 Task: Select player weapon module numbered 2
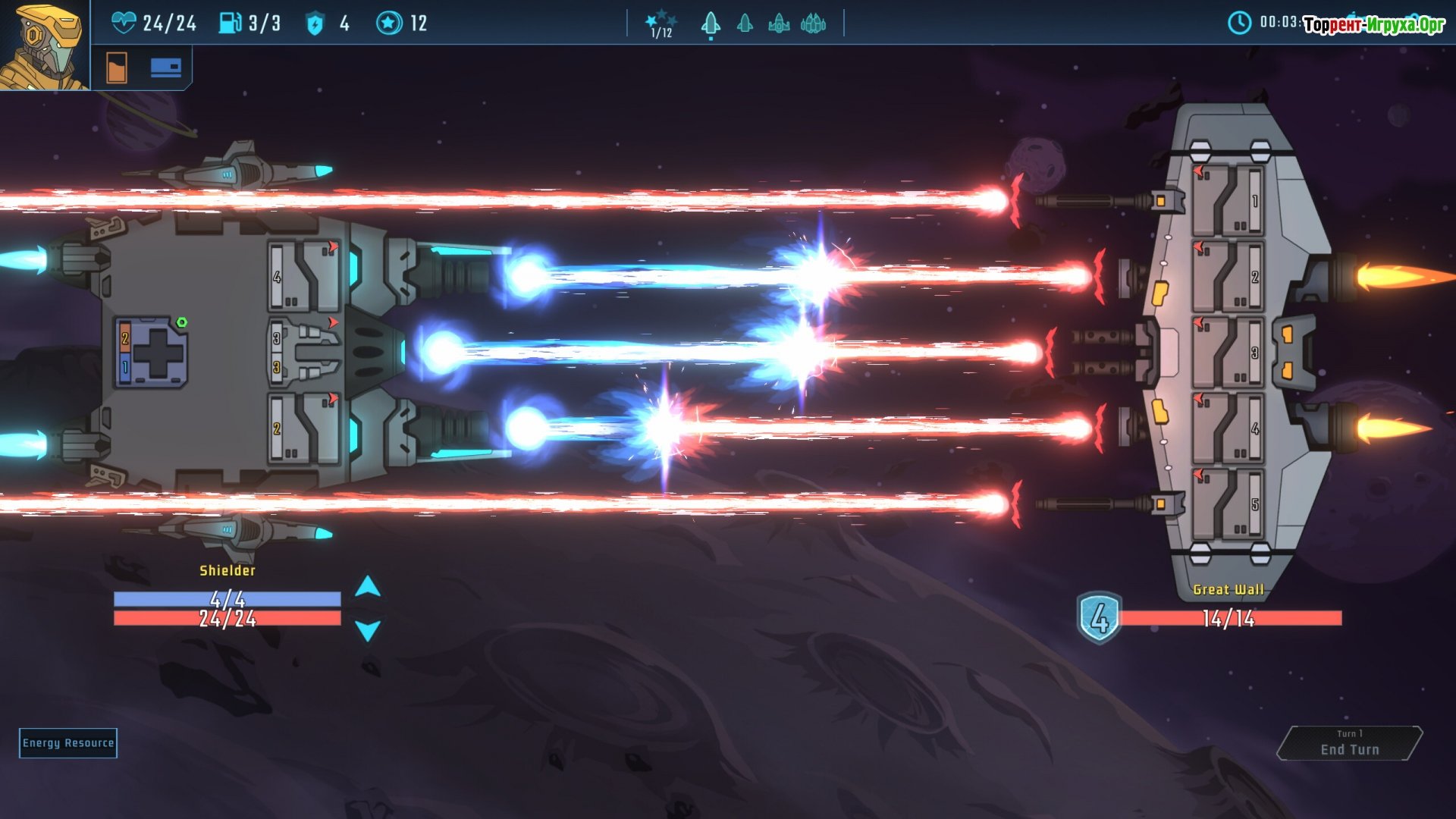tap(304, 428)
